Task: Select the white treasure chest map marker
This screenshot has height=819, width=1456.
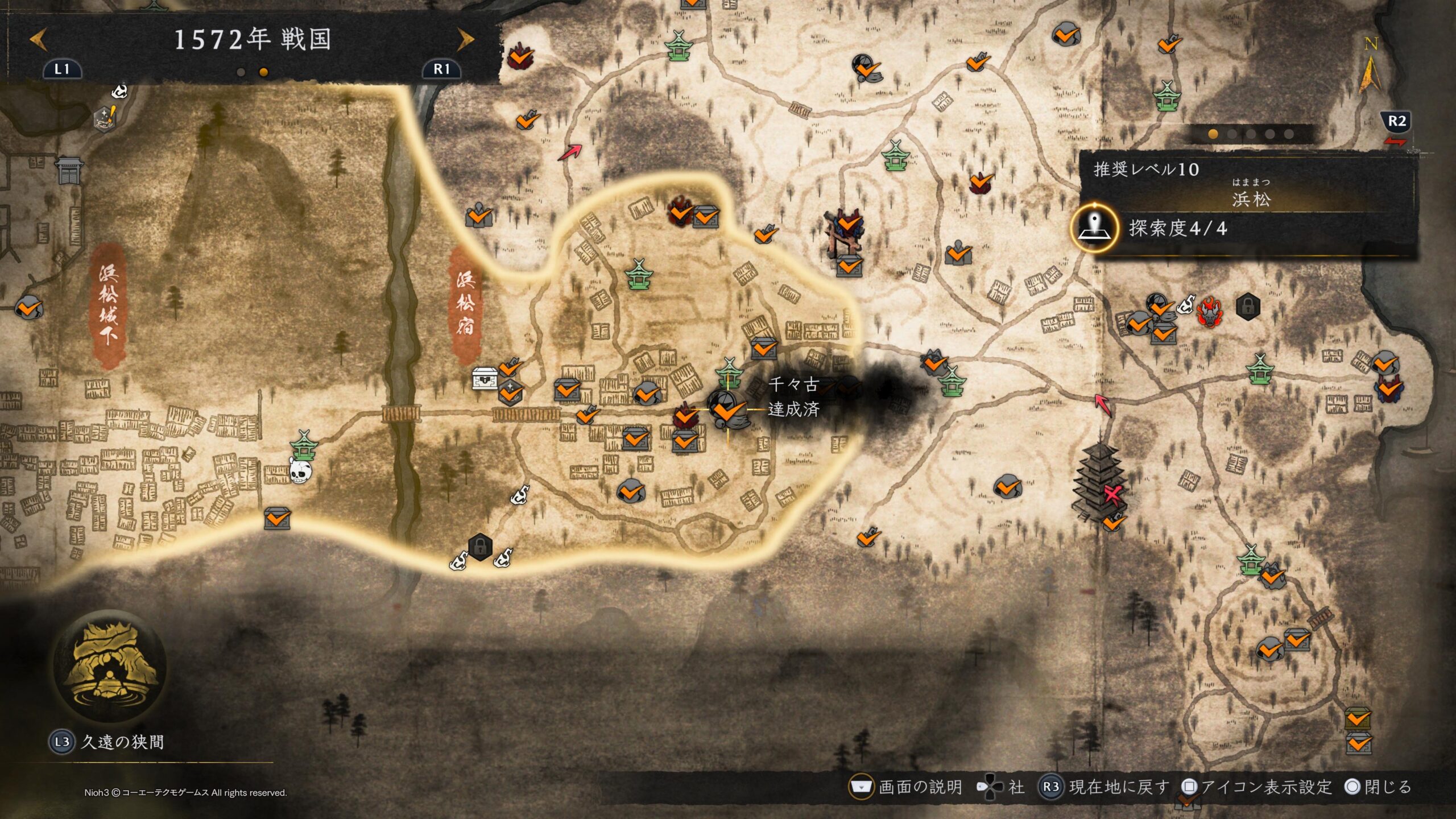Action: coord(485,378)
